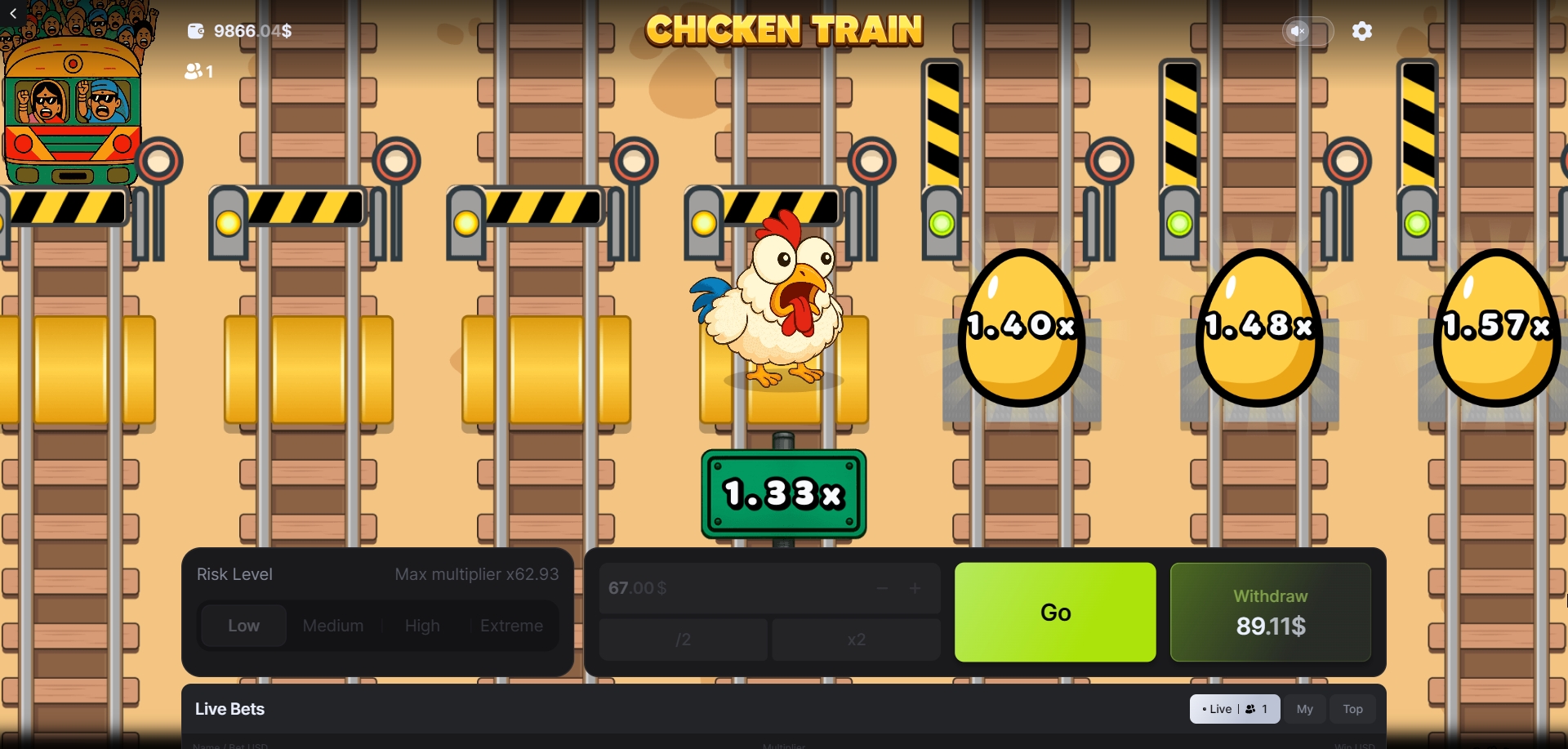Open the Top bets tab
Image resolution: width=1568 pixels, height=749 pixels.
[1352, 709]
